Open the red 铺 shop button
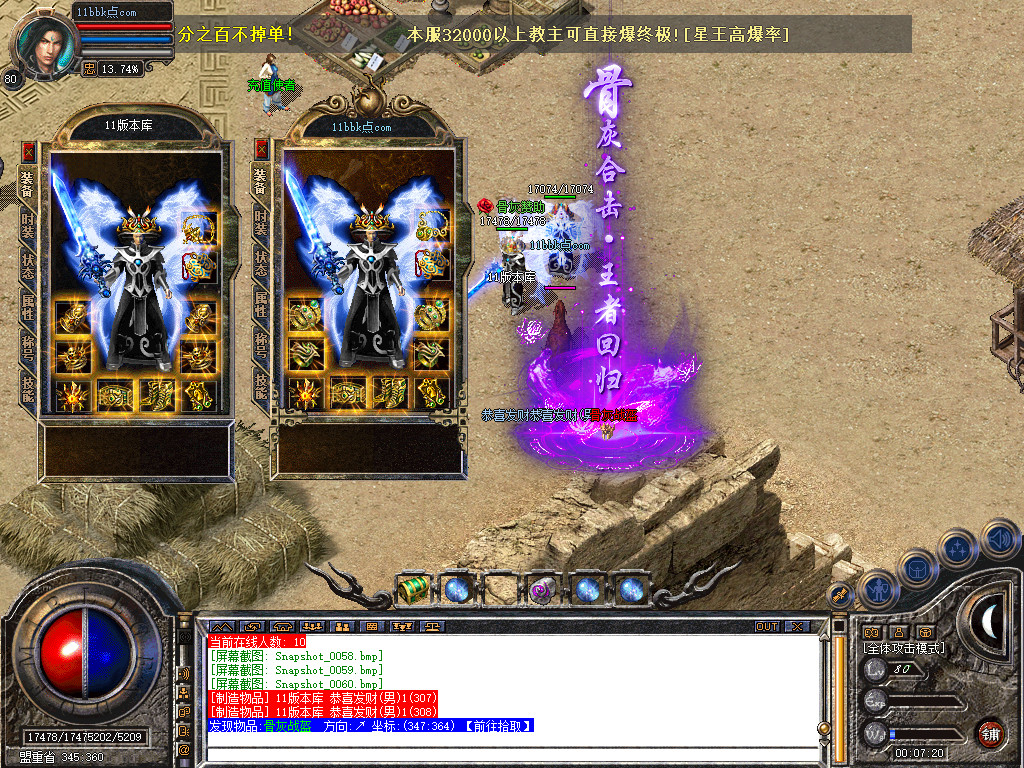1024x768 pixels. pyautogui.click(x=990, y=733)
